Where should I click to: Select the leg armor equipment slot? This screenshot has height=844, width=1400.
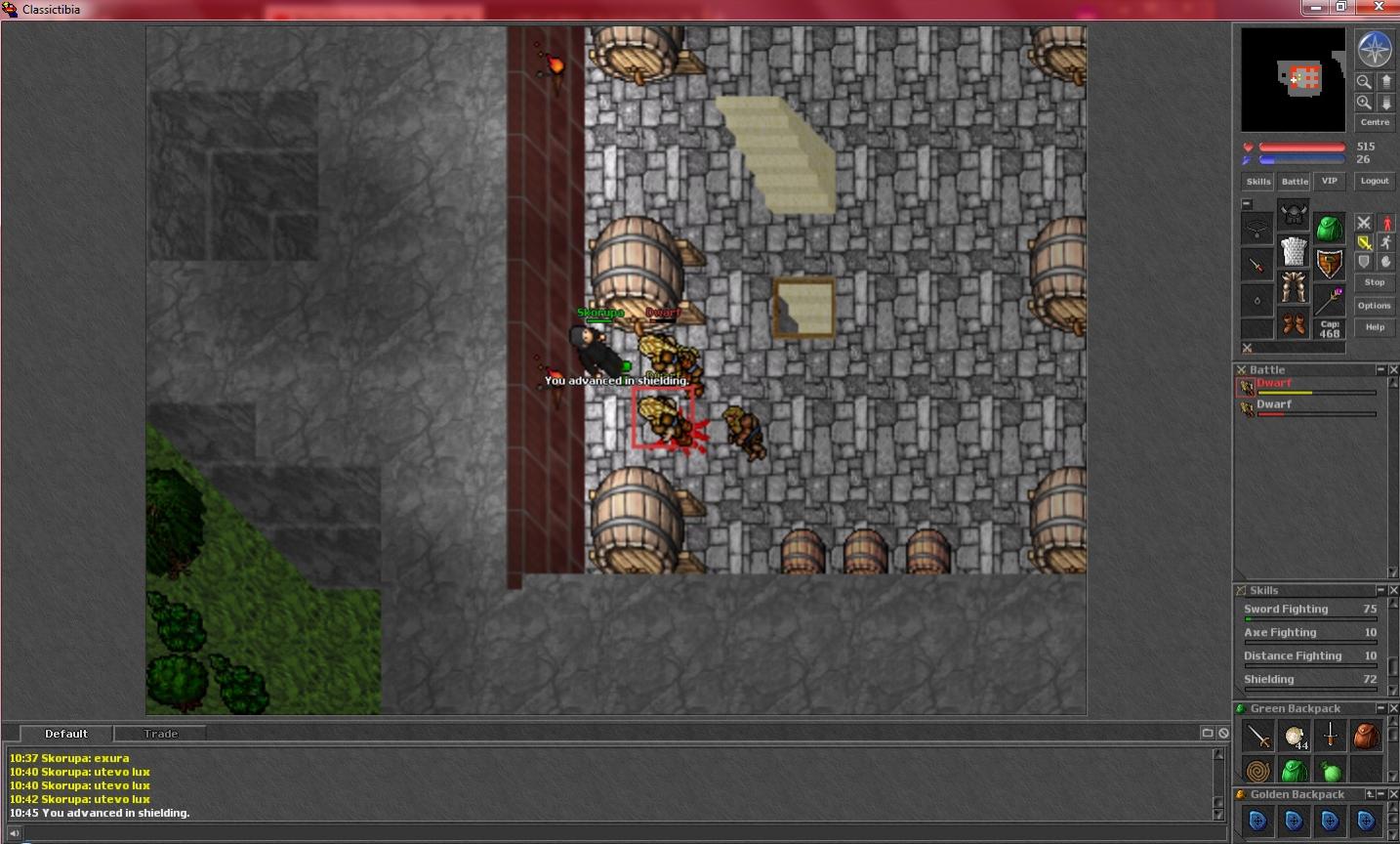coord(1294,287)
